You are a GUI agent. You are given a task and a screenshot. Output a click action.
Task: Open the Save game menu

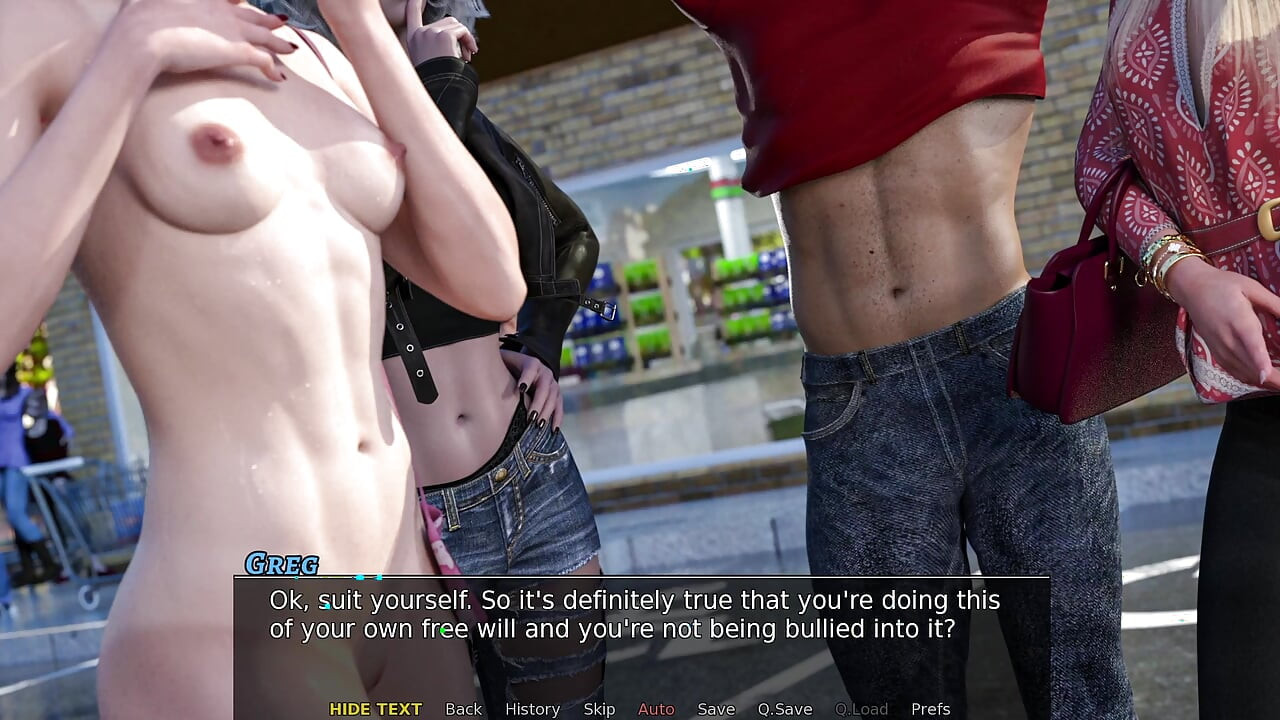[716, 709]
